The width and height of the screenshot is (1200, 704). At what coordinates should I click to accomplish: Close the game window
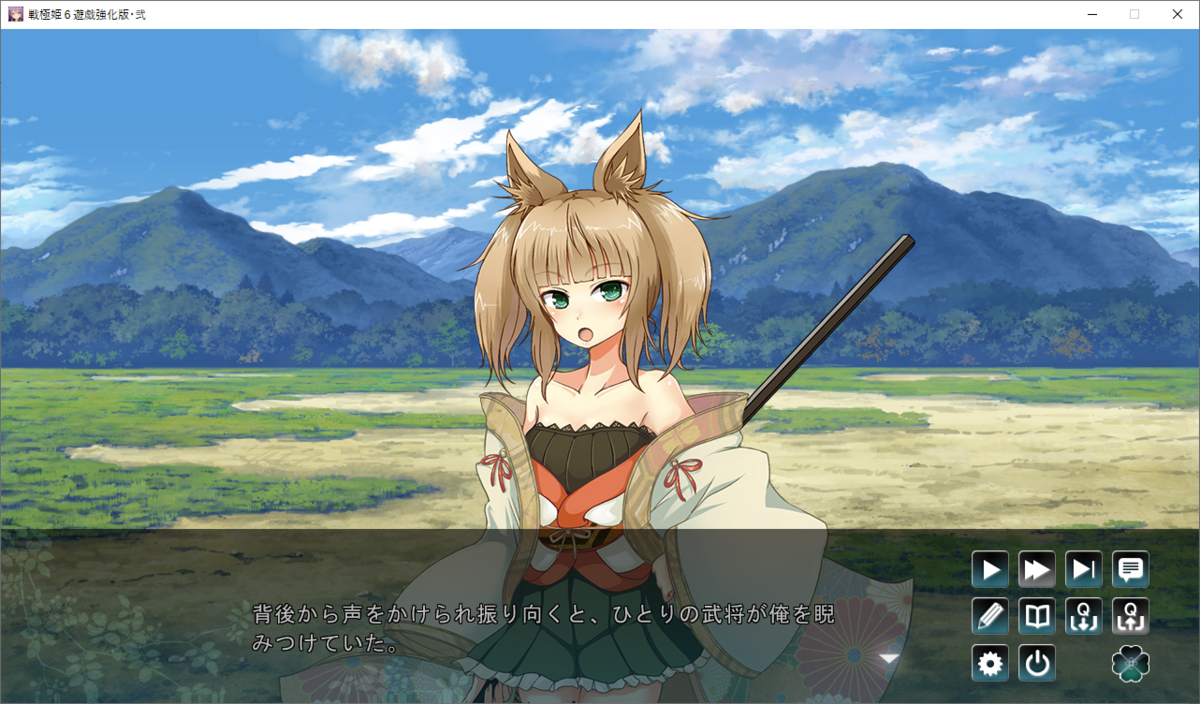1177,14
